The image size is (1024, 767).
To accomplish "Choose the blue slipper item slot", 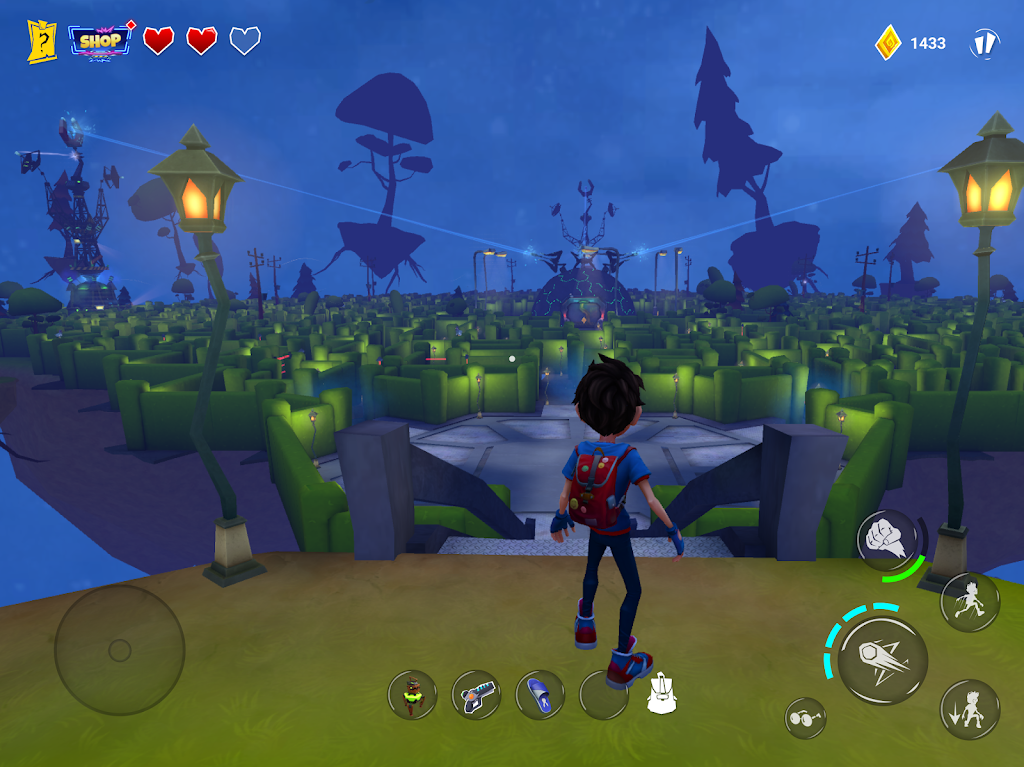I will (x=540, y=694).
